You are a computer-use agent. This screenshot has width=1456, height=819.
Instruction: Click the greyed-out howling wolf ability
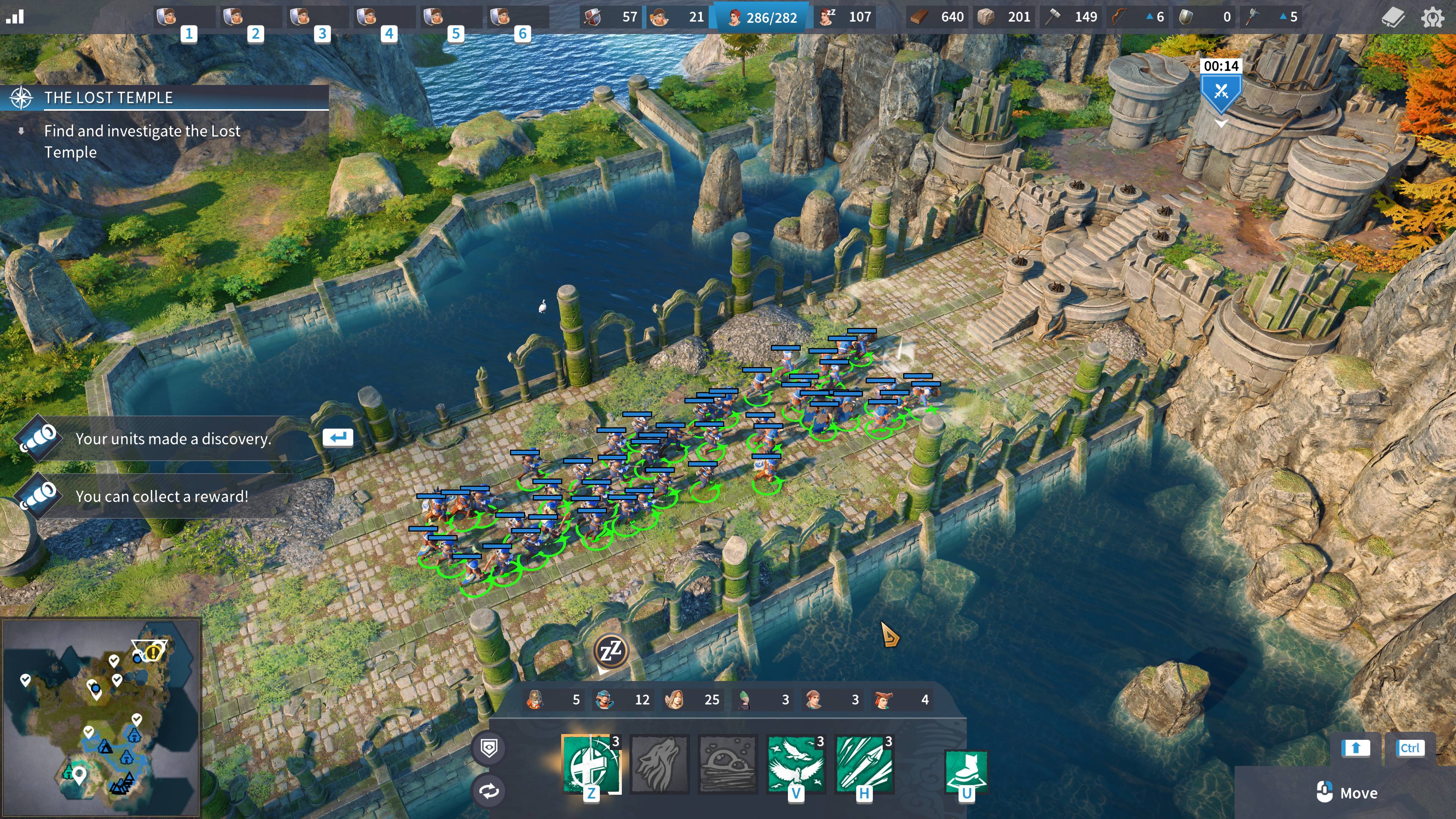point(659,764)
